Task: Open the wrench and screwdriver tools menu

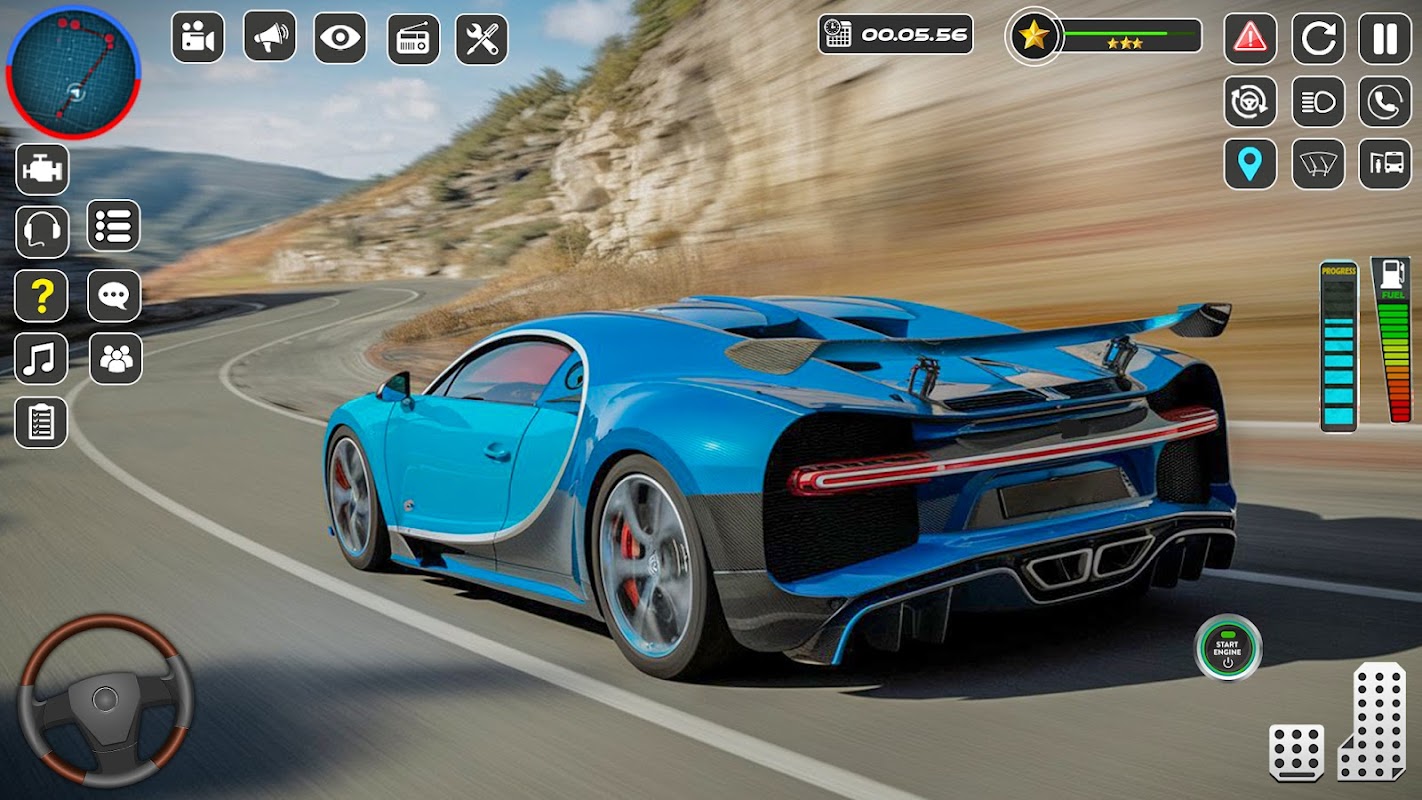Action: coord(482,39)
